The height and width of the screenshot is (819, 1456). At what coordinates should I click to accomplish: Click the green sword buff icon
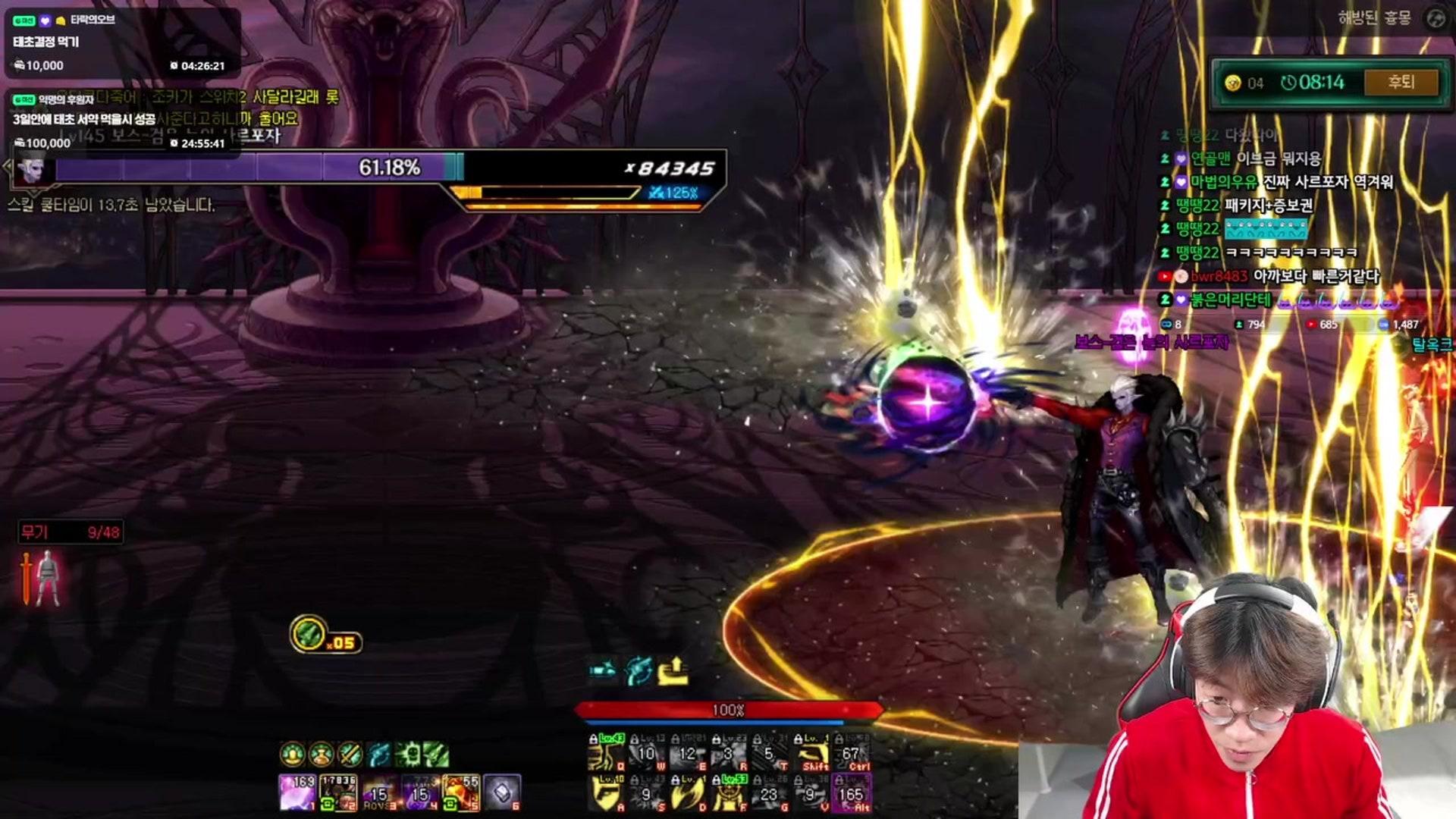coord(350,754)
